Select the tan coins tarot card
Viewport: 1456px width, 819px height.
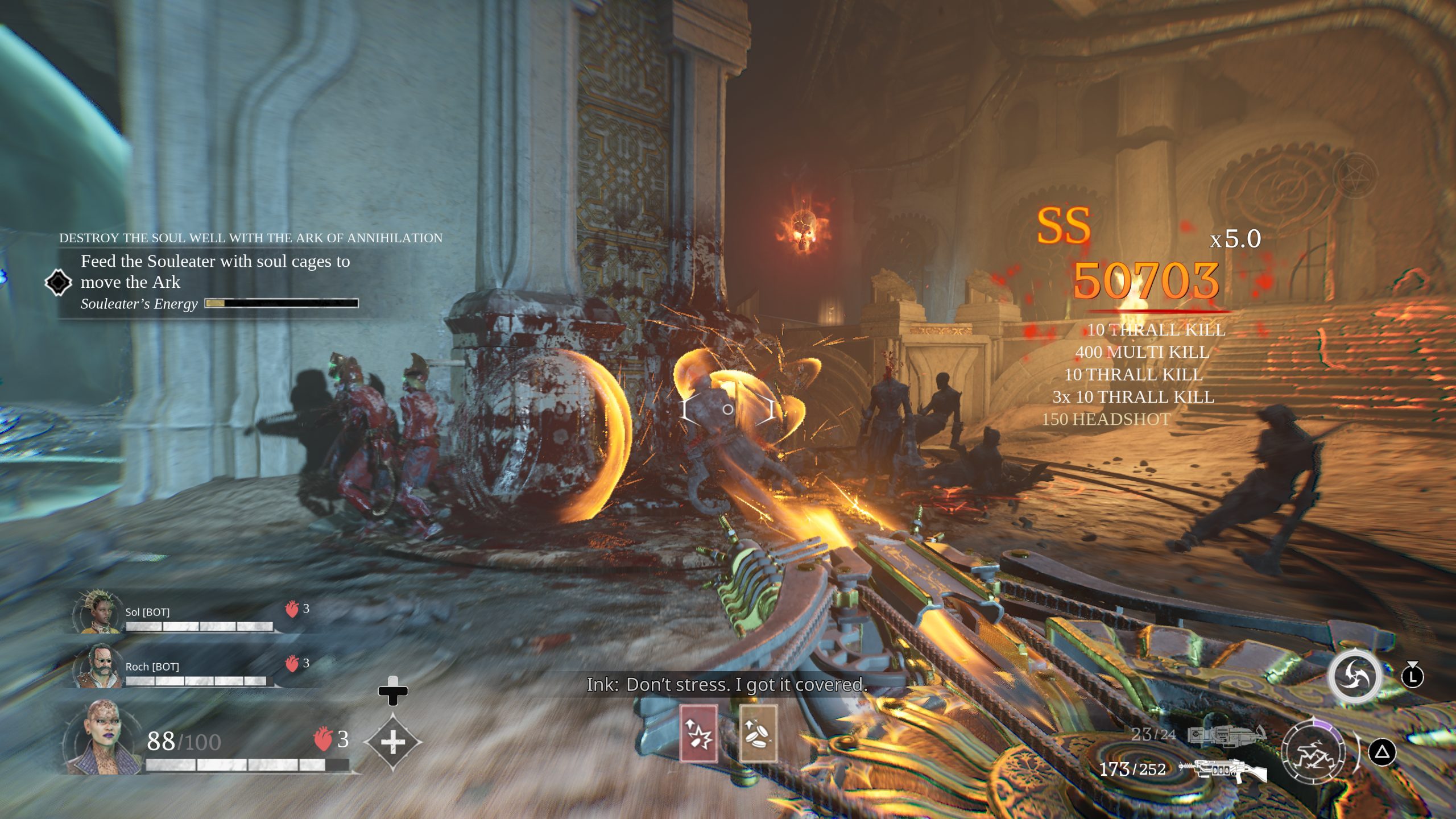(x=758, y=734)
